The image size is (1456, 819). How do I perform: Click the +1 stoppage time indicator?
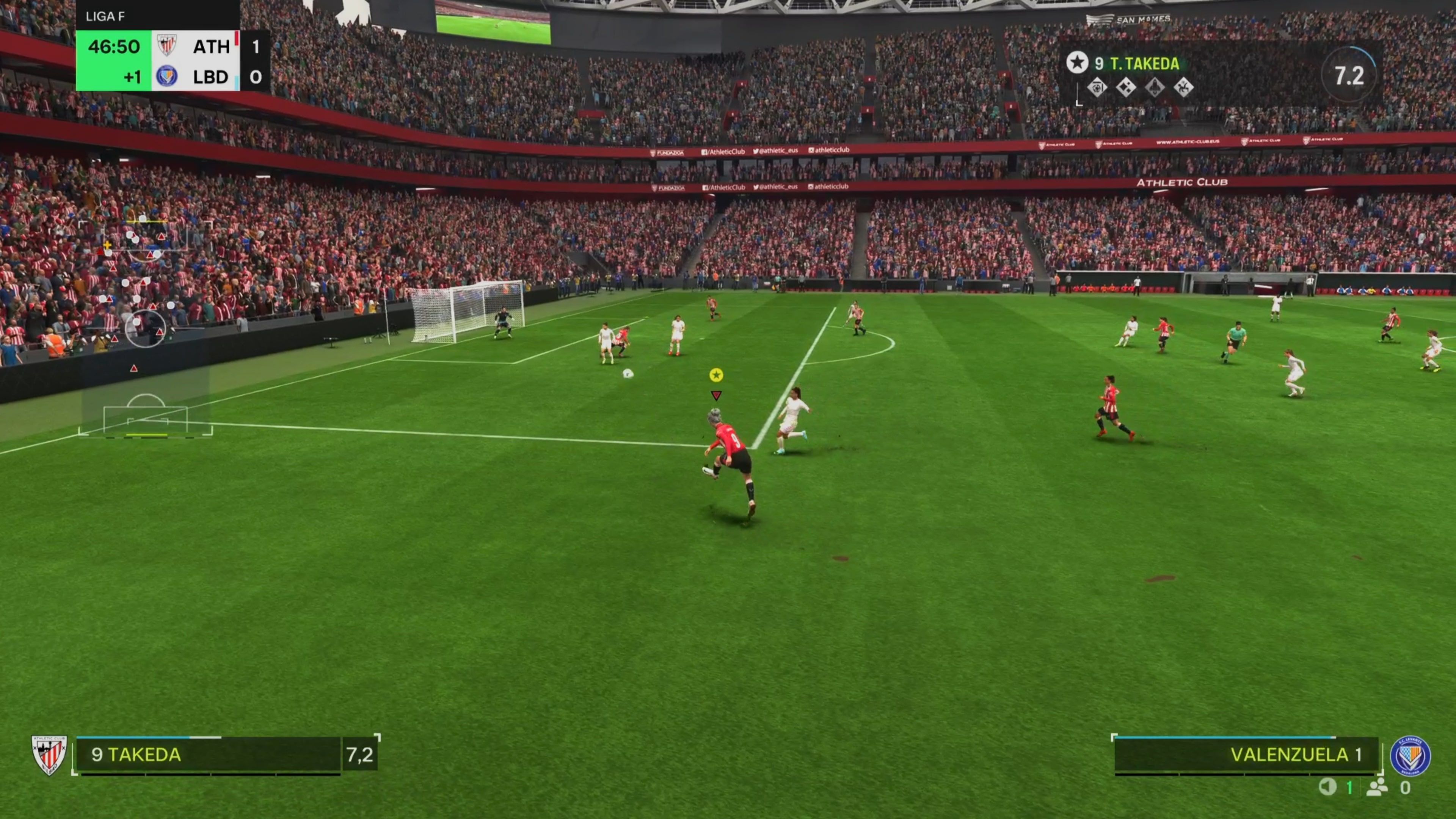pyautogui.click(x=133, y=77)
